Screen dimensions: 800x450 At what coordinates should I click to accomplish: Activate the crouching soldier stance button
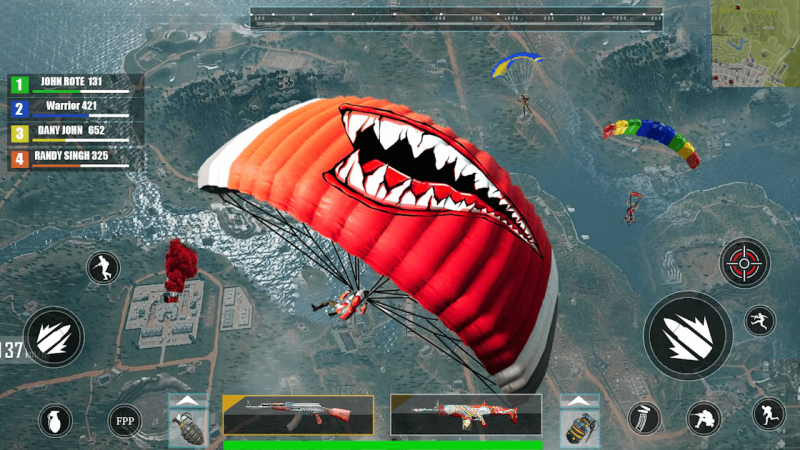point(704,418)
